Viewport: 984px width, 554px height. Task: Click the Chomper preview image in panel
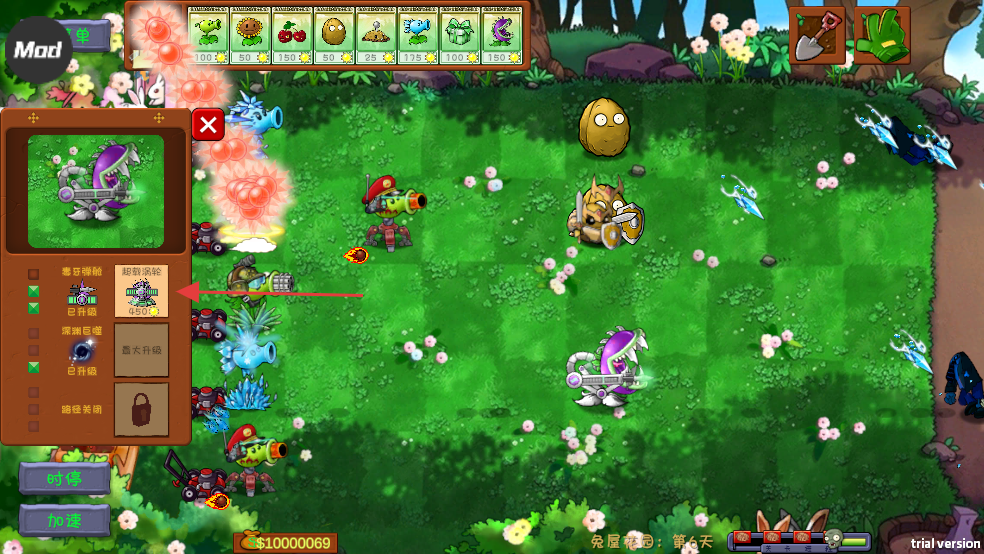(x=96, y=191)
